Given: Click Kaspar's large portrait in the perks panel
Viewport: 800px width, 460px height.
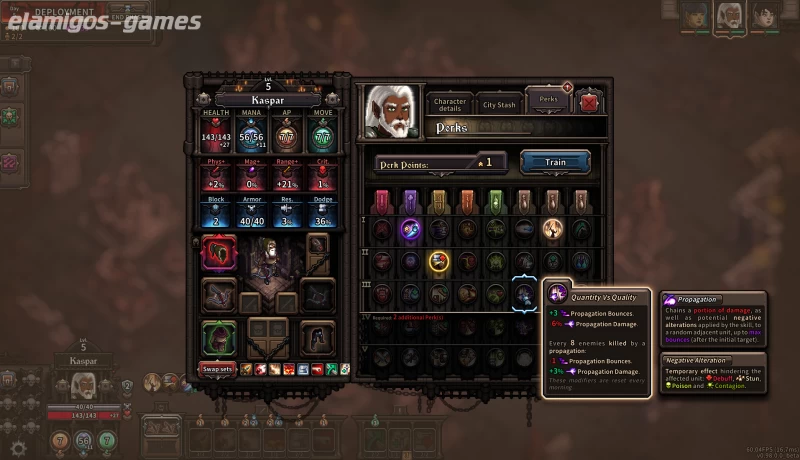Looking at the screenshot, I should coord(391,111).
